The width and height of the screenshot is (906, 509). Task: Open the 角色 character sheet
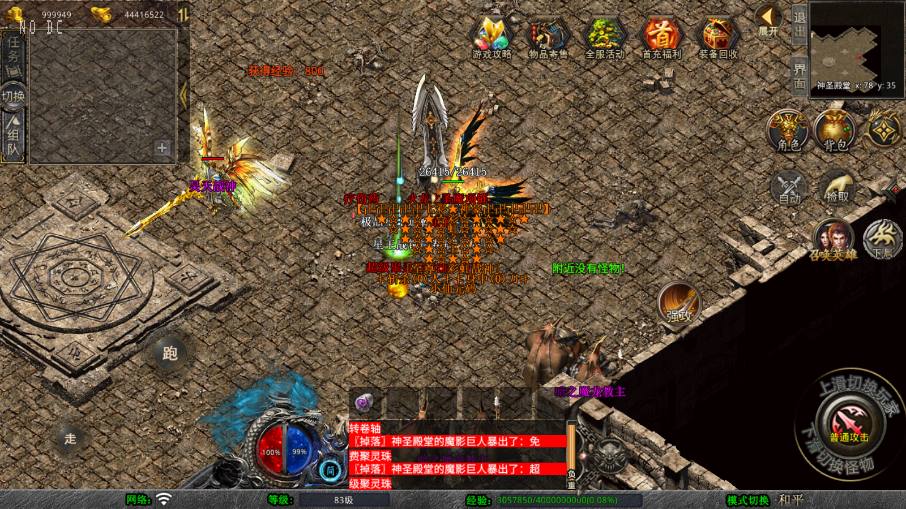[788, 131]
